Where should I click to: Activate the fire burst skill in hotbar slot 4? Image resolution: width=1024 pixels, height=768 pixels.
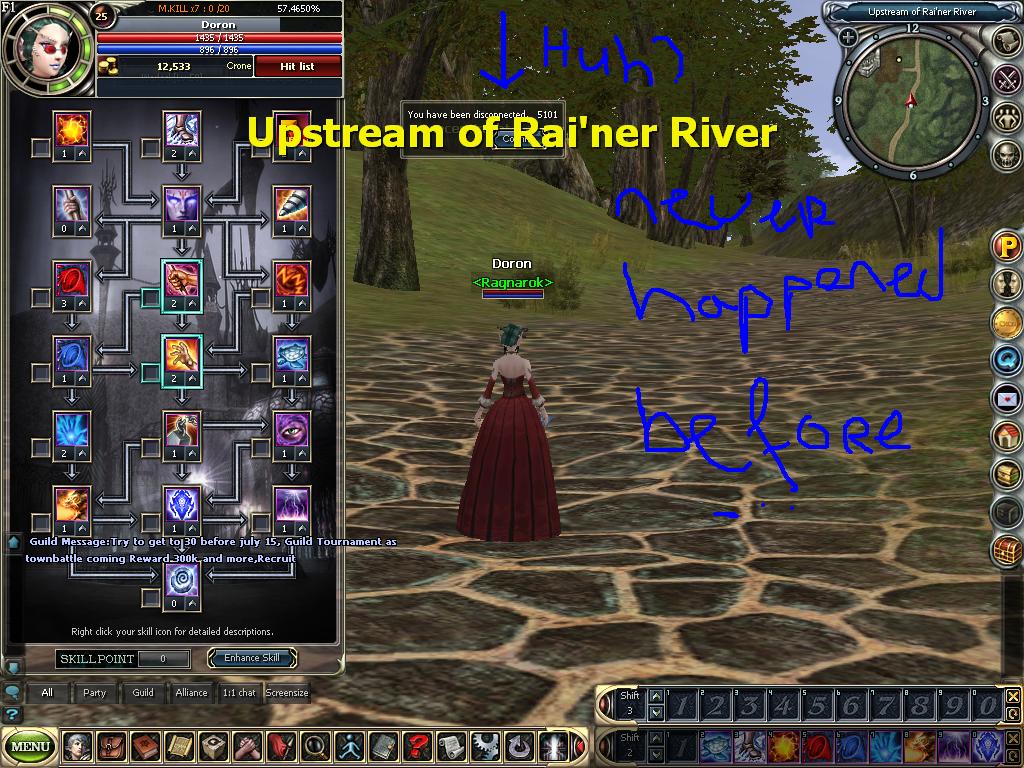(782, 747)
